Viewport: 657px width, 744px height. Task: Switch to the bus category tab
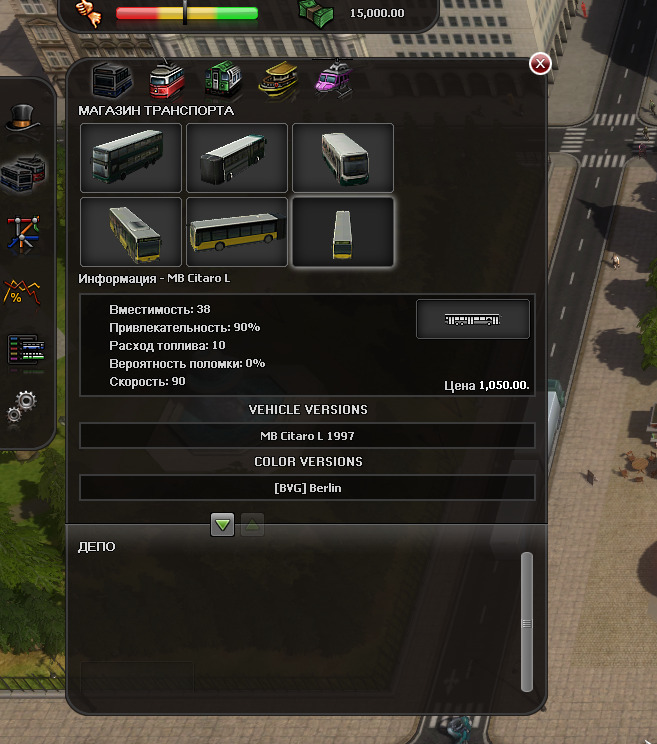point(111,80)
